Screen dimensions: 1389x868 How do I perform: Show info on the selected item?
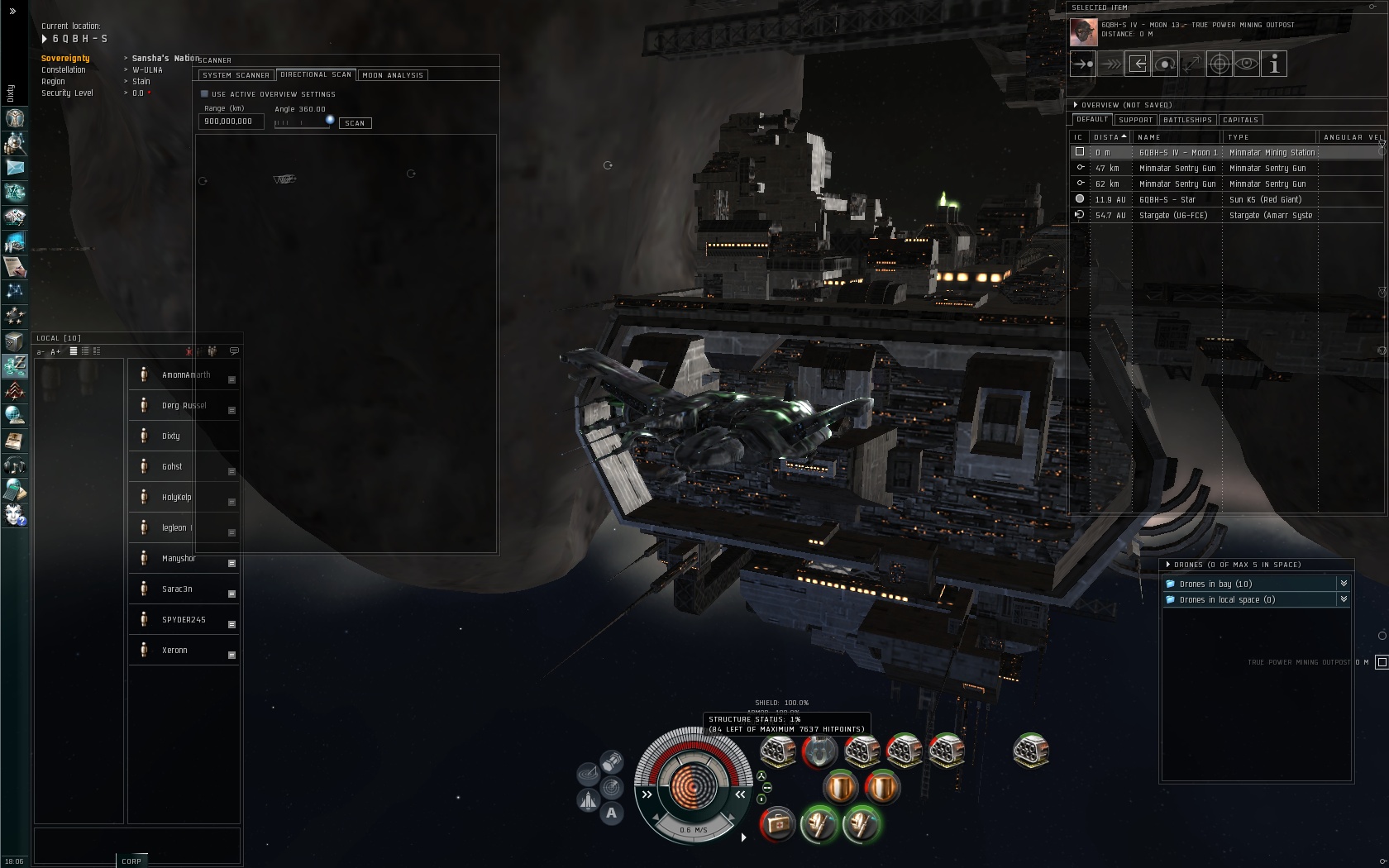1274,64
